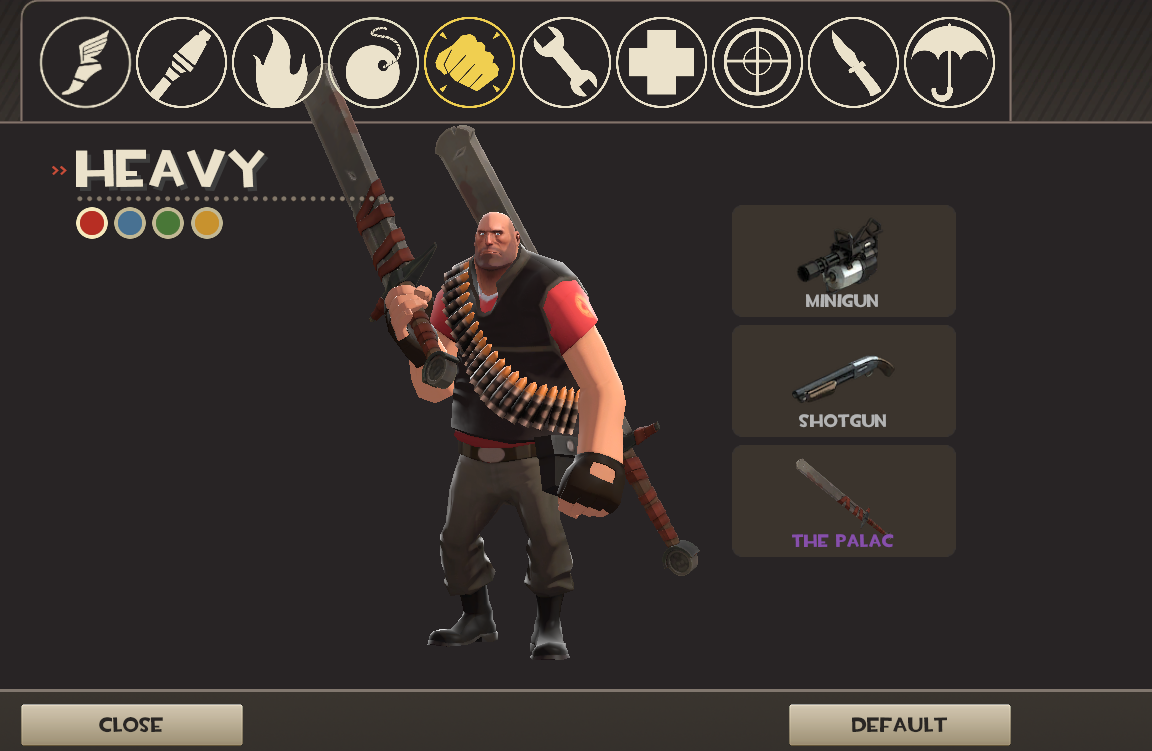
Task: Choose the red team color swatch
Action: click(92, 223)
